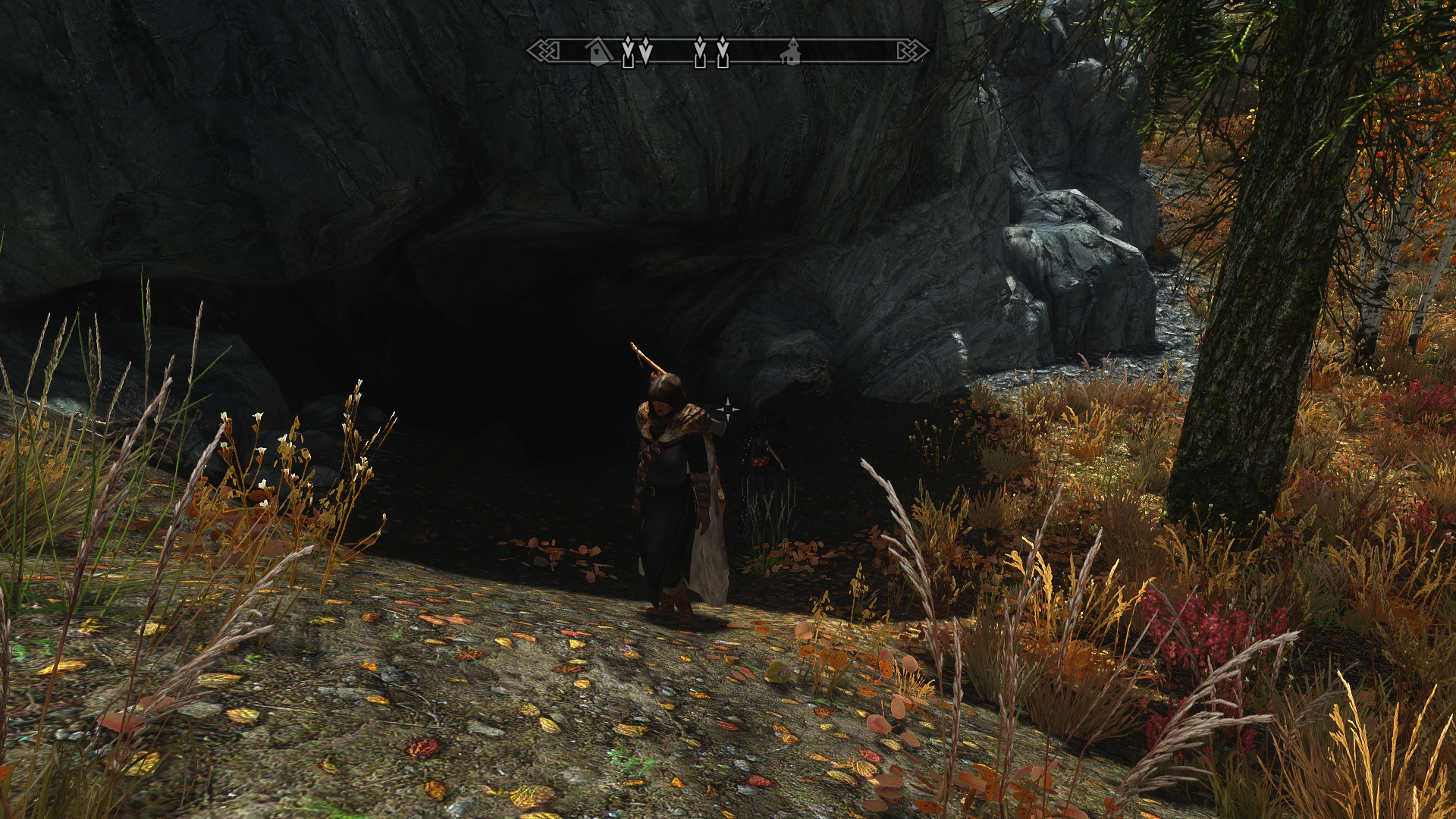Select the quest arrow marker without a door
This screenshot has height=819, width=1456.
[x=645, y=50]
